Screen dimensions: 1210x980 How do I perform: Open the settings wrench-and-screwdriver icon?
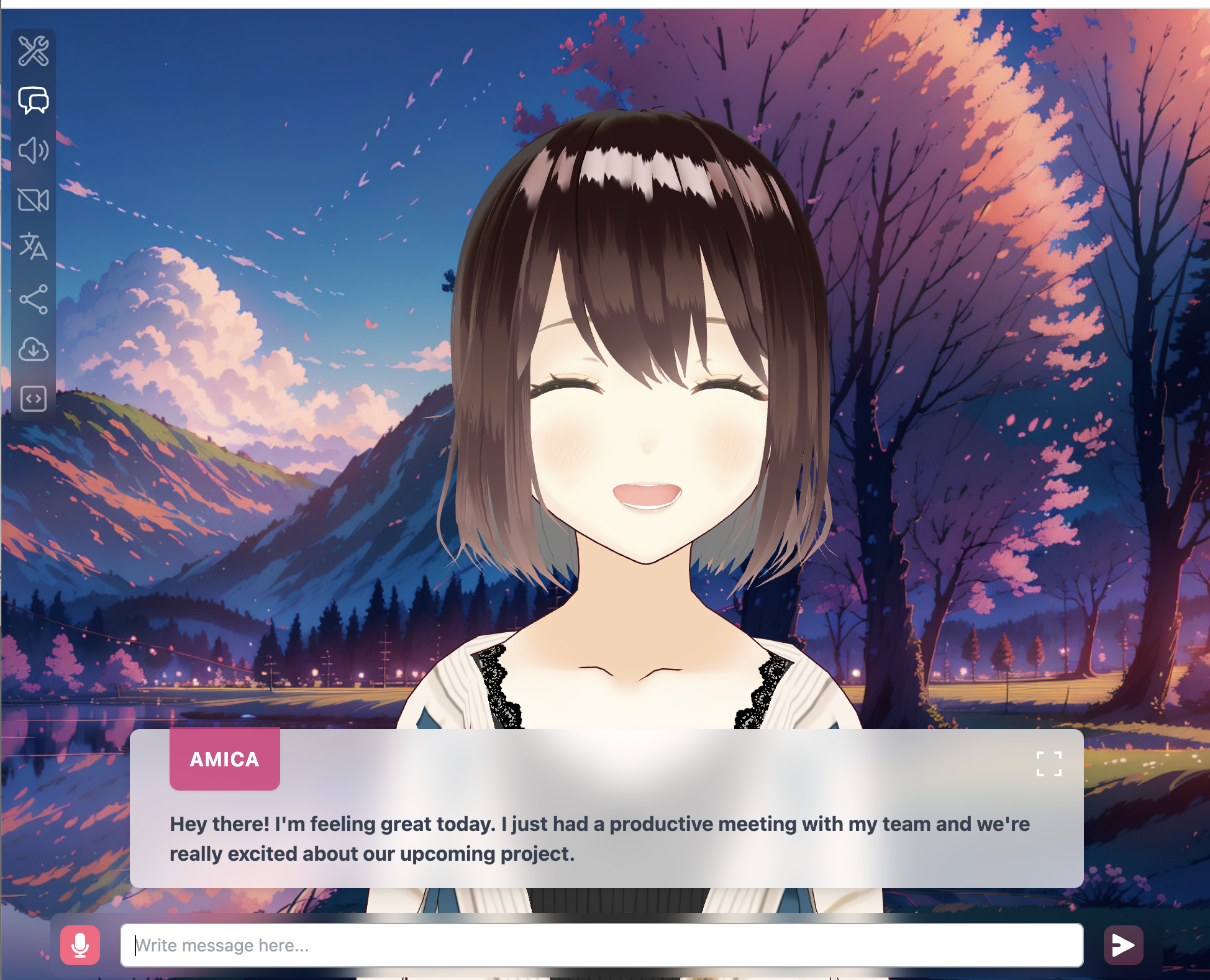(34, 51)
